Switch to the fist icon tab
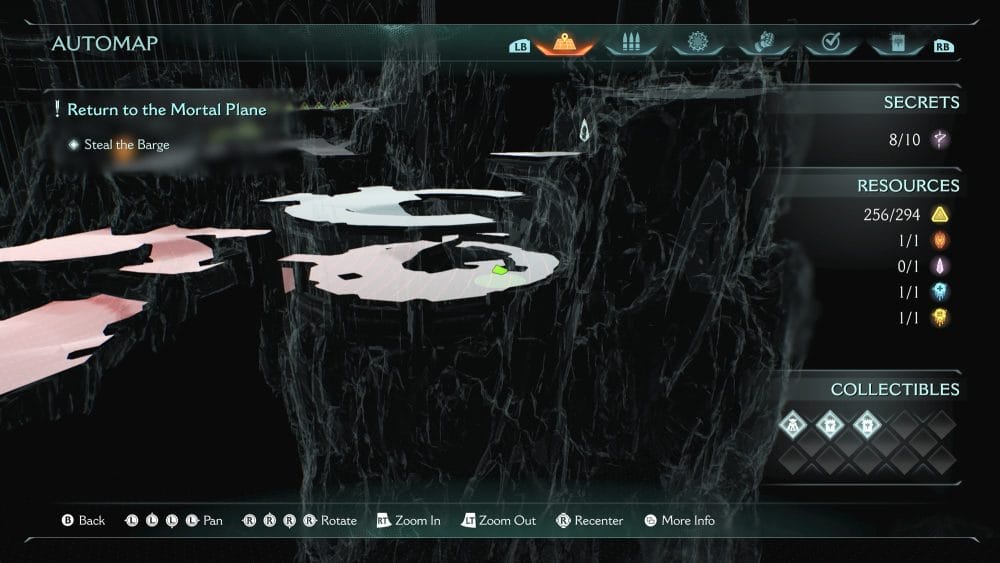Viewport: 1000px width, 563px height. tap(764, 44)
